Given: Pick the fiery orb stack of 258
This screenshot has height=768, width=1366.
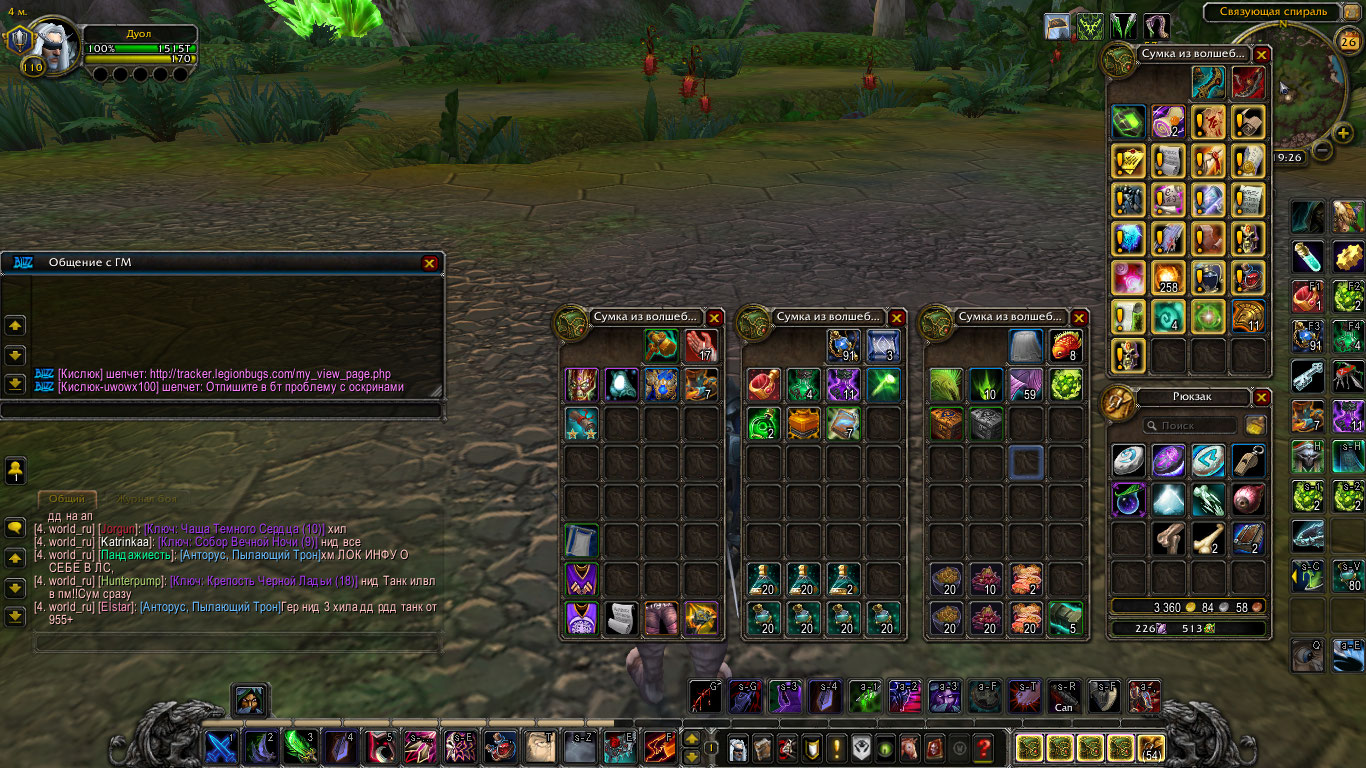Looking at the screenshot, I should (1168, 276).
